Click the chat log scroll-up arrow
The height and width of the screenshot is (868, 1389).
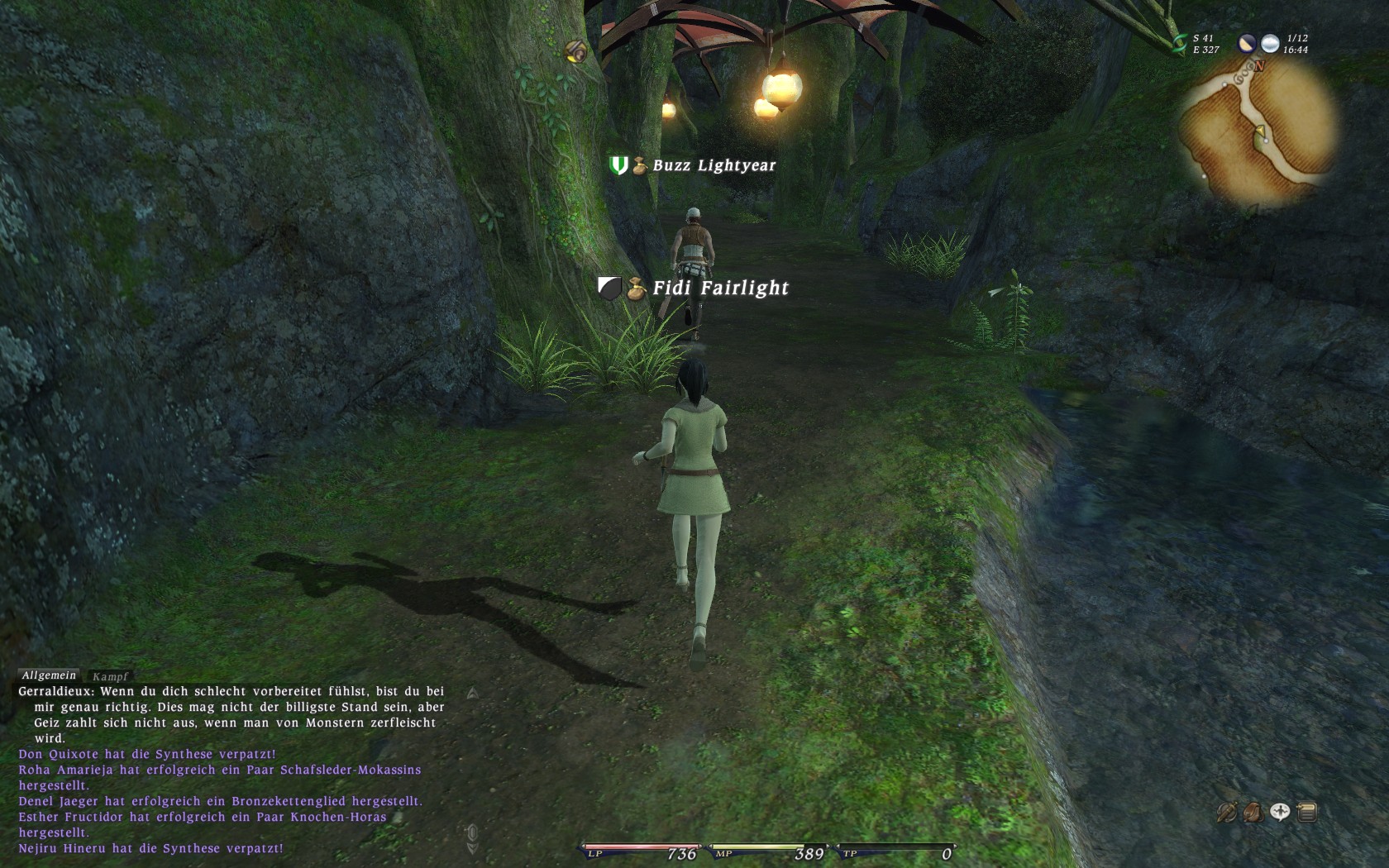point(472,694)
